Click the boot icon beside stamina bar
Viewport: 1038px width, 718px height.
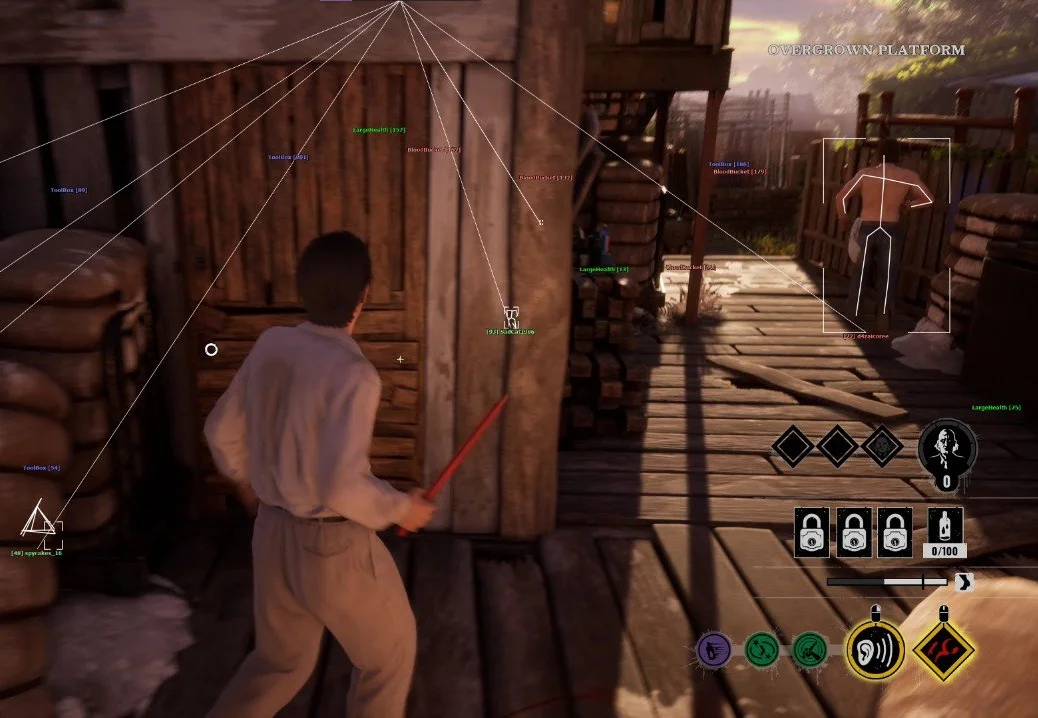point(963,582)
